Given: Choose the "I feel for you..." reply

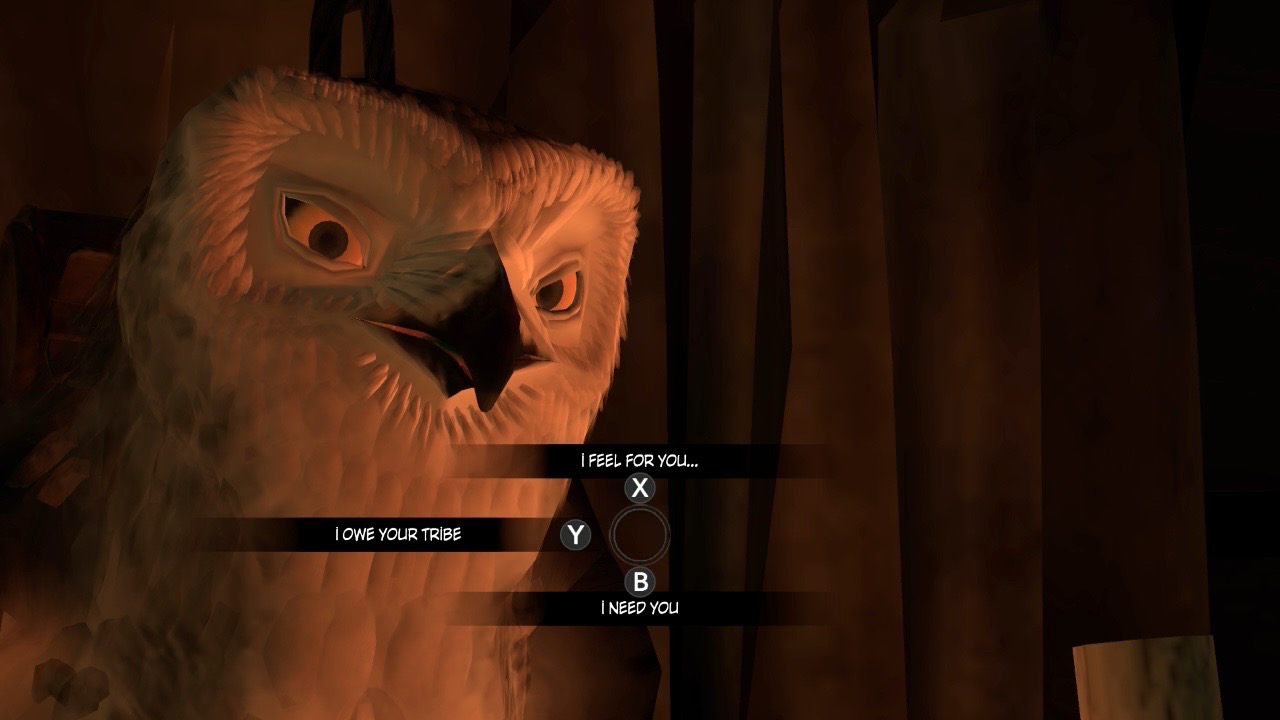Looking at the screenshot, I should coord(639,461).
